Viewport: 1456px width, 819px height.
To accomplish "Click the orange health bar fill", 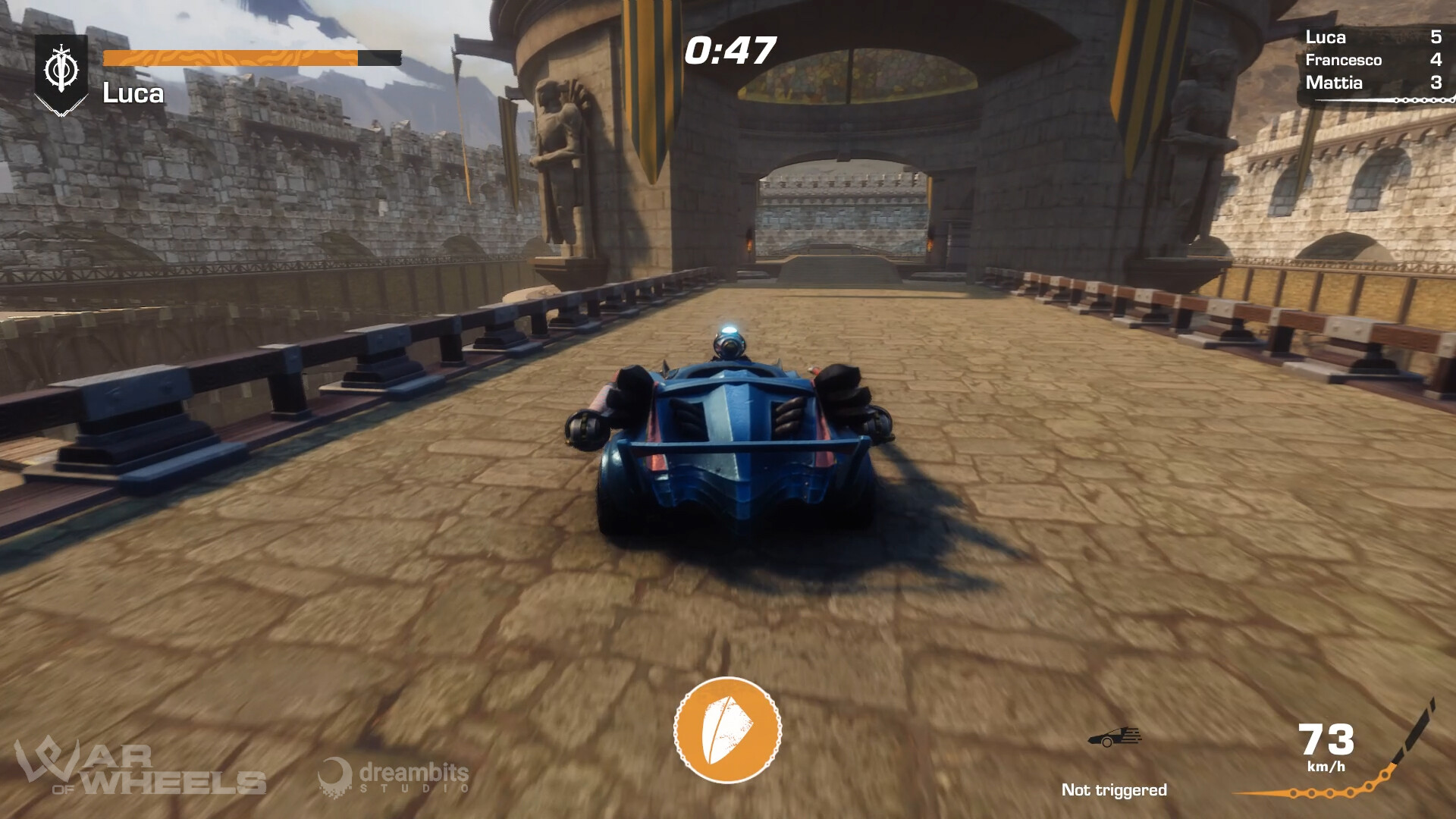I will [x=227, y=58].
